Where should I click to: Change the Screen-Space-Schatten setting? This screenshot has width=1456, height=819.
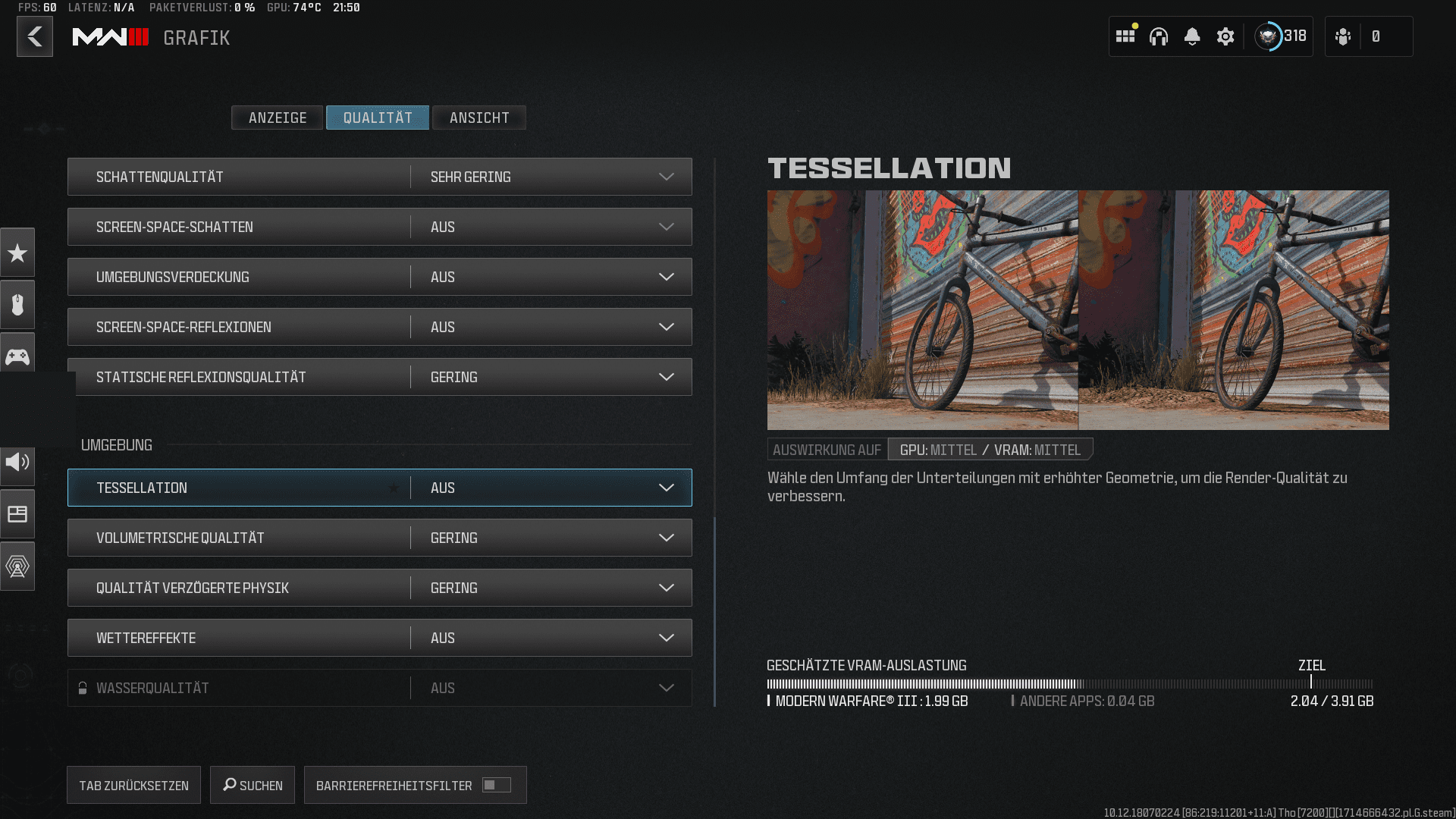(x=551, y=227)
